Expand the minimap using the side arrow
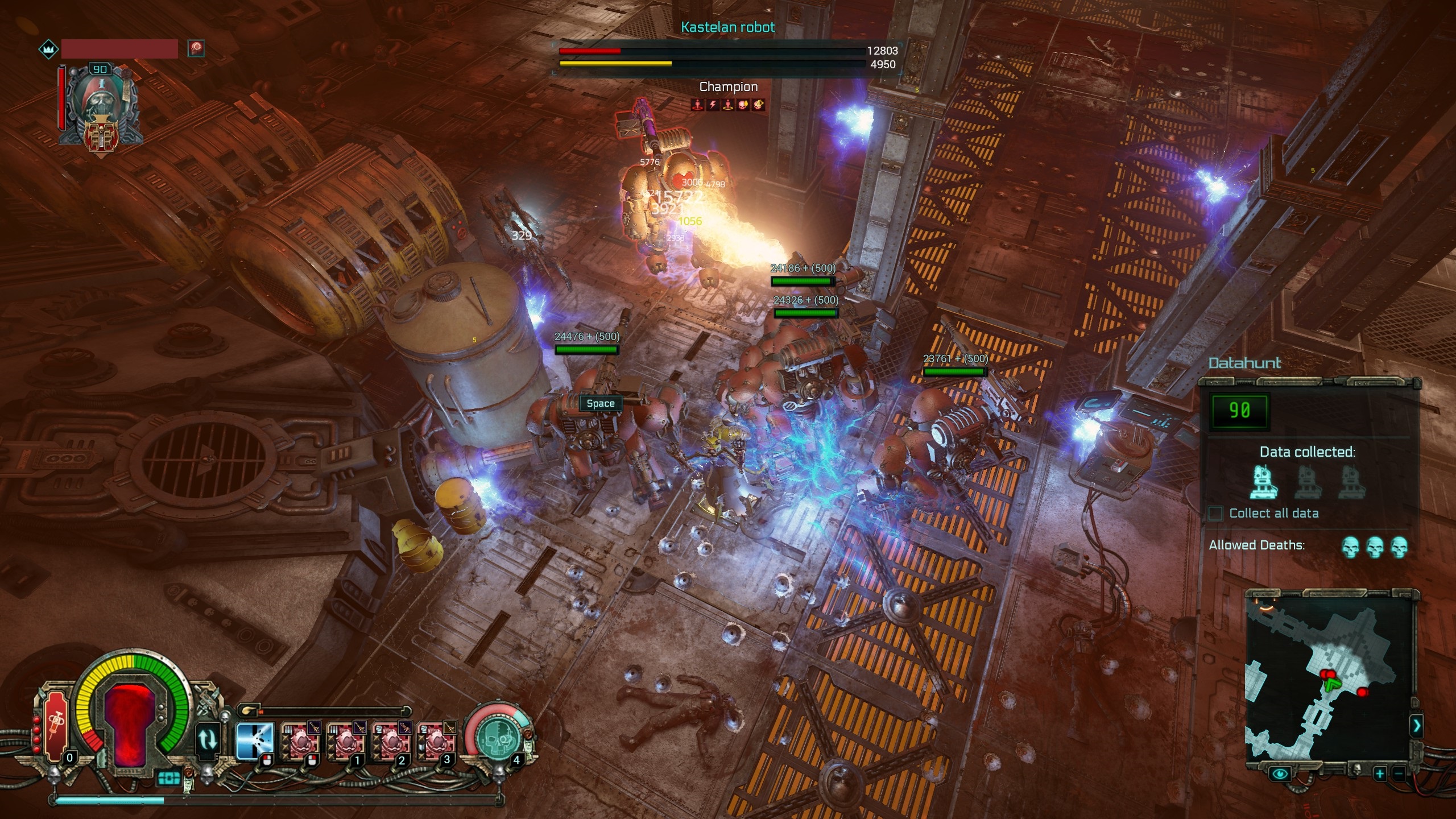1456x819 pixels. (x=1416, y=725)
